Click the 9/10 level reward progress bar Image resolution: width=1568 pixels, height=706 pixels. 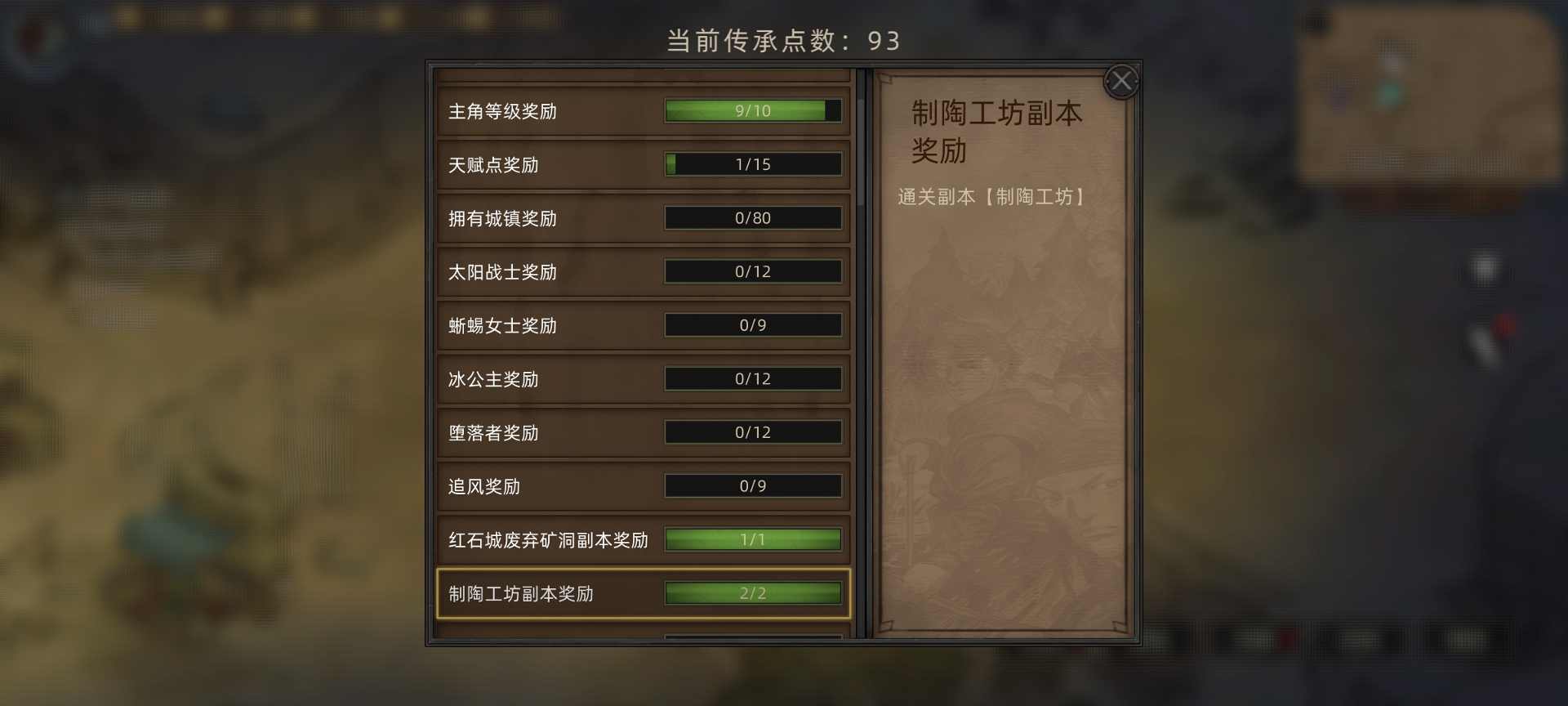pos(752,110)
